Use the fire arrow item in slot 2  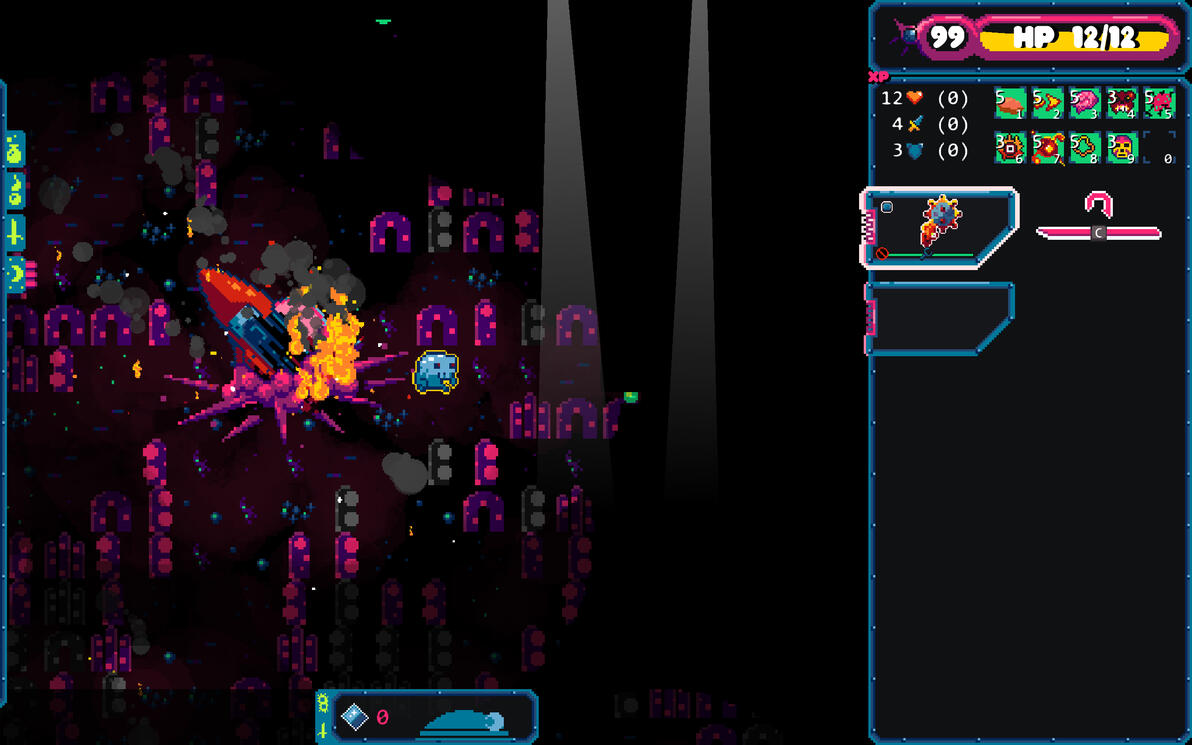[x=1047, y=103]
